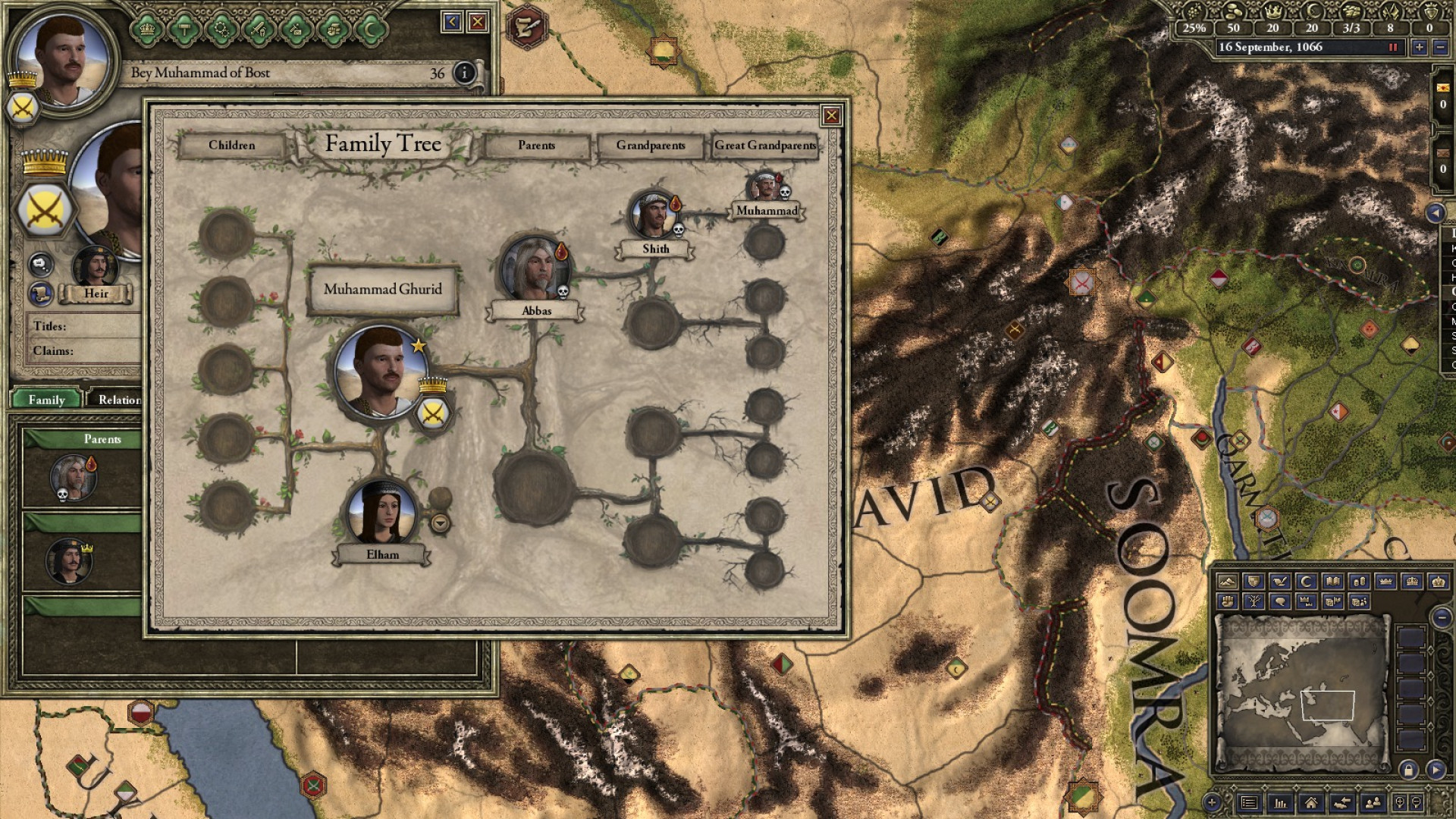Increase game speed with plus button
The width and height of the screenshot is (1456, 819).
(1420, 47)
